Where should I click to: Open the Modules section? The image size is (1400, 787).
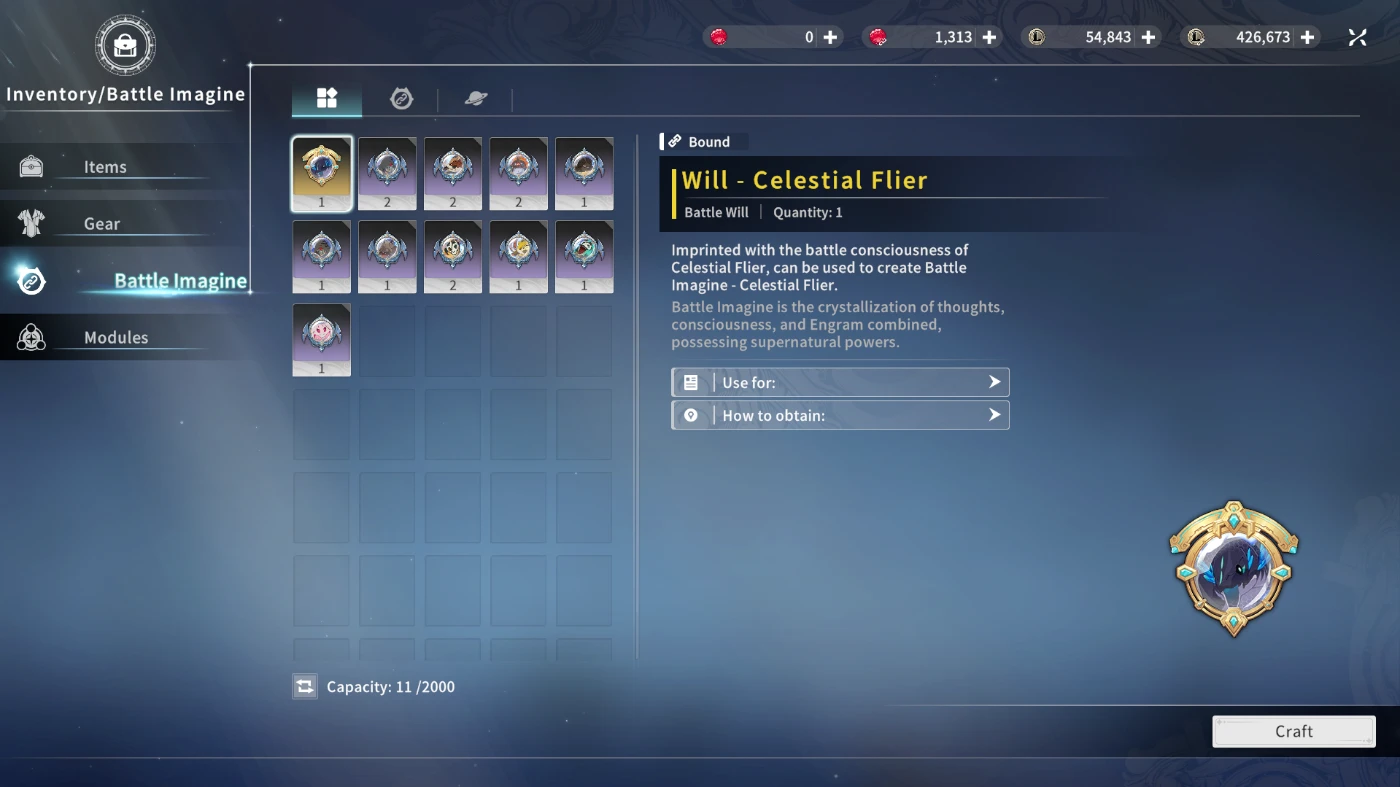coord(115,338)
